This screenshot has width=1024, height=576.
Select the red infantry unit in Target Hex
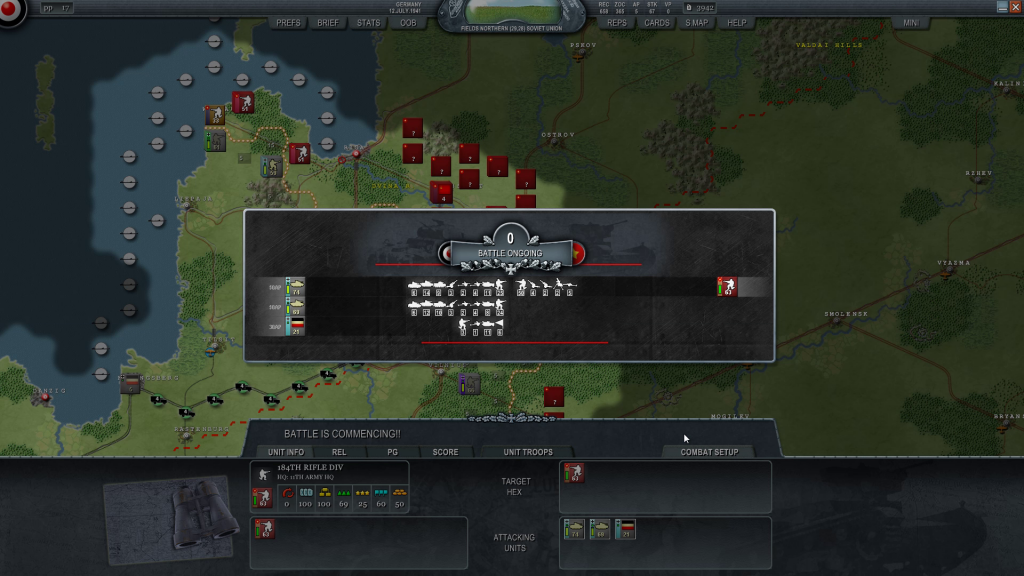(x=574, y=474)
